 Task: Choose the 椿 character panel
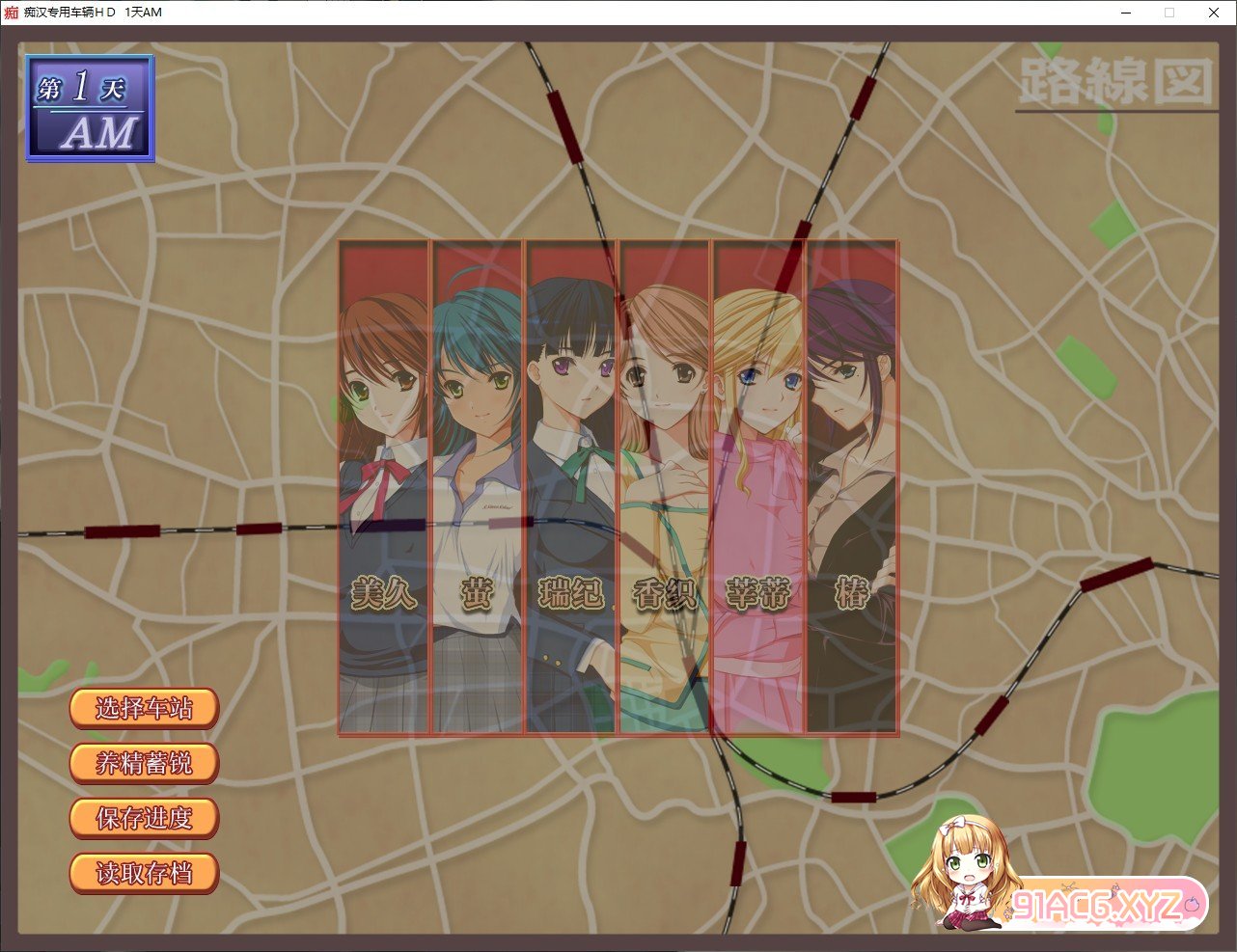pyautogui.click(x=852, y=487)
